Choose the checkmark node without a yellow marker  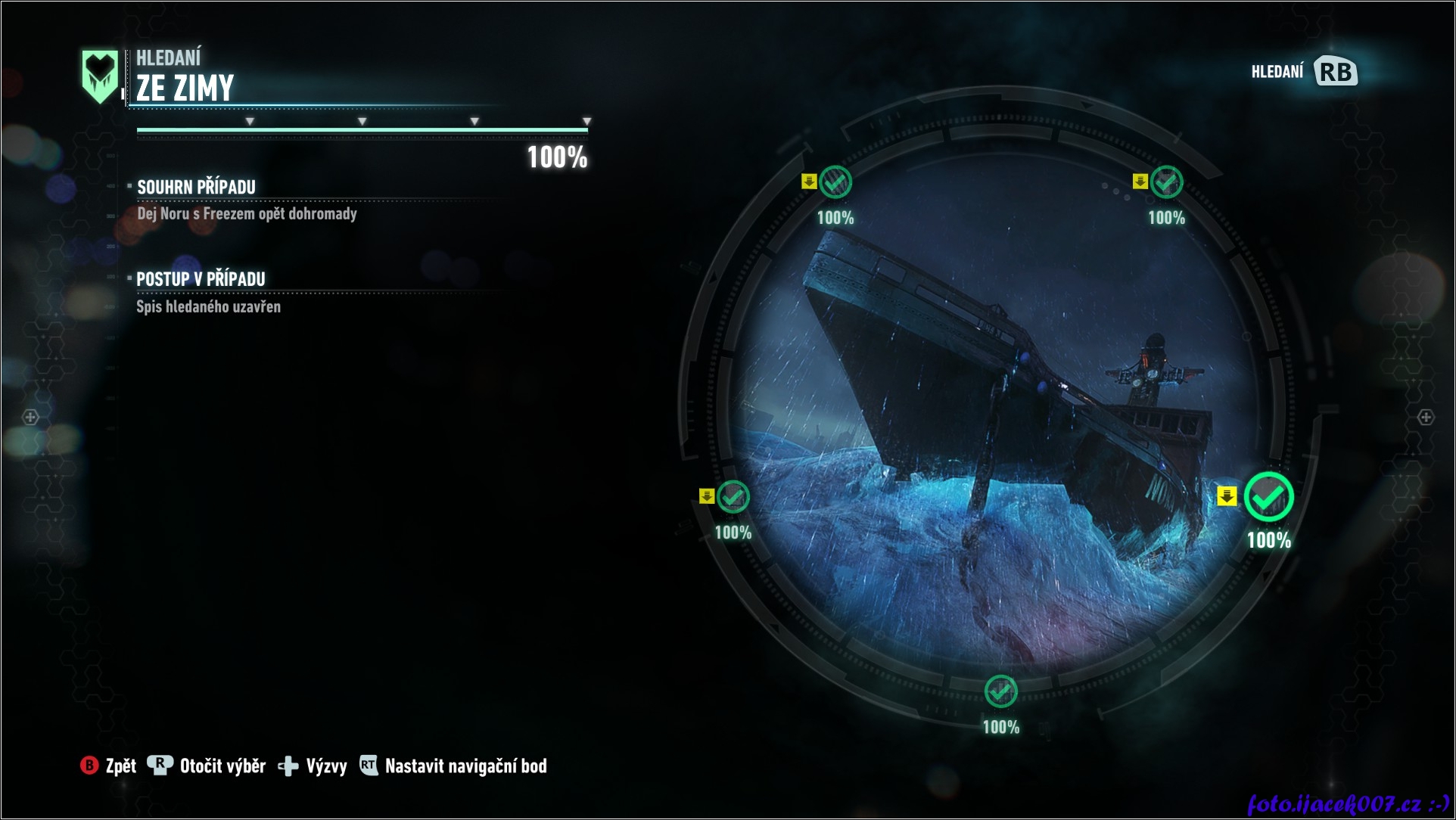[x=1000, y=691]
